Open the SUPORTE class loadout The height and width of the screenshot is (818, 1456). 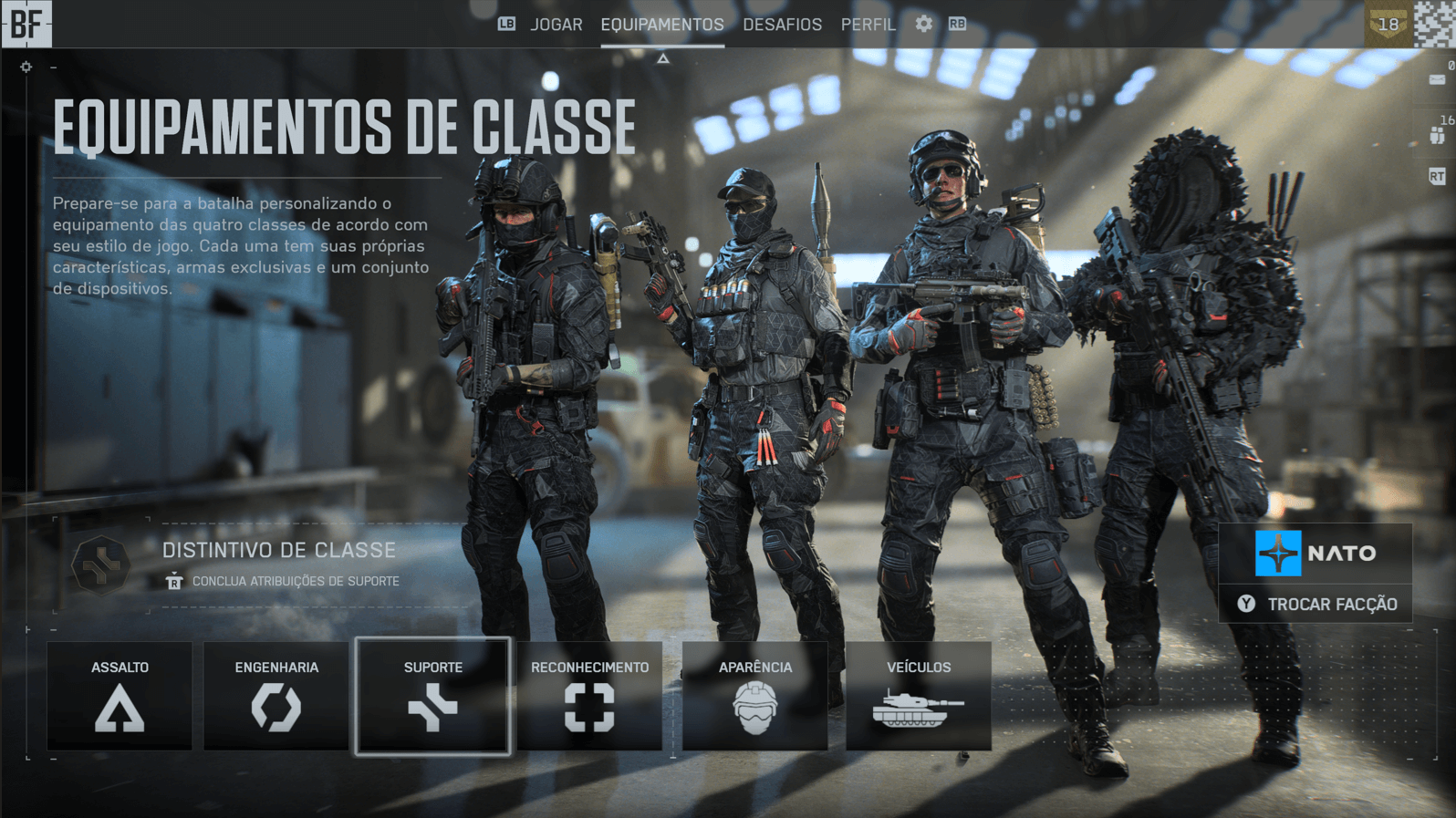432,696
